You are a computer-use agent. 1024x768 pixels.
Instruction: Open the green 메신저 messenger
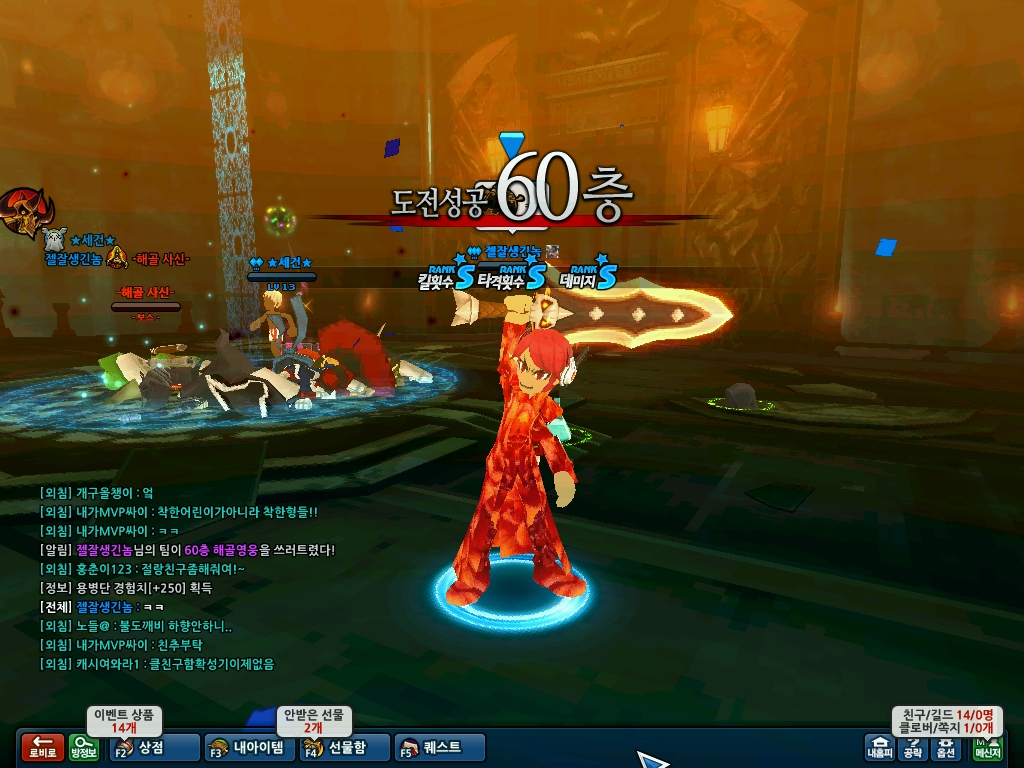coord(987,747)
